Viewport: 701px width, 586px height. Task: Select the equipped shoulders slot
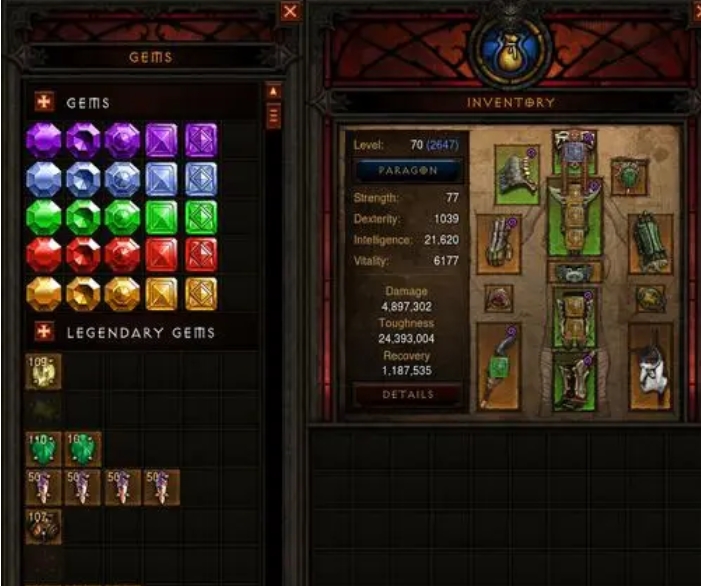click(517, 175)
